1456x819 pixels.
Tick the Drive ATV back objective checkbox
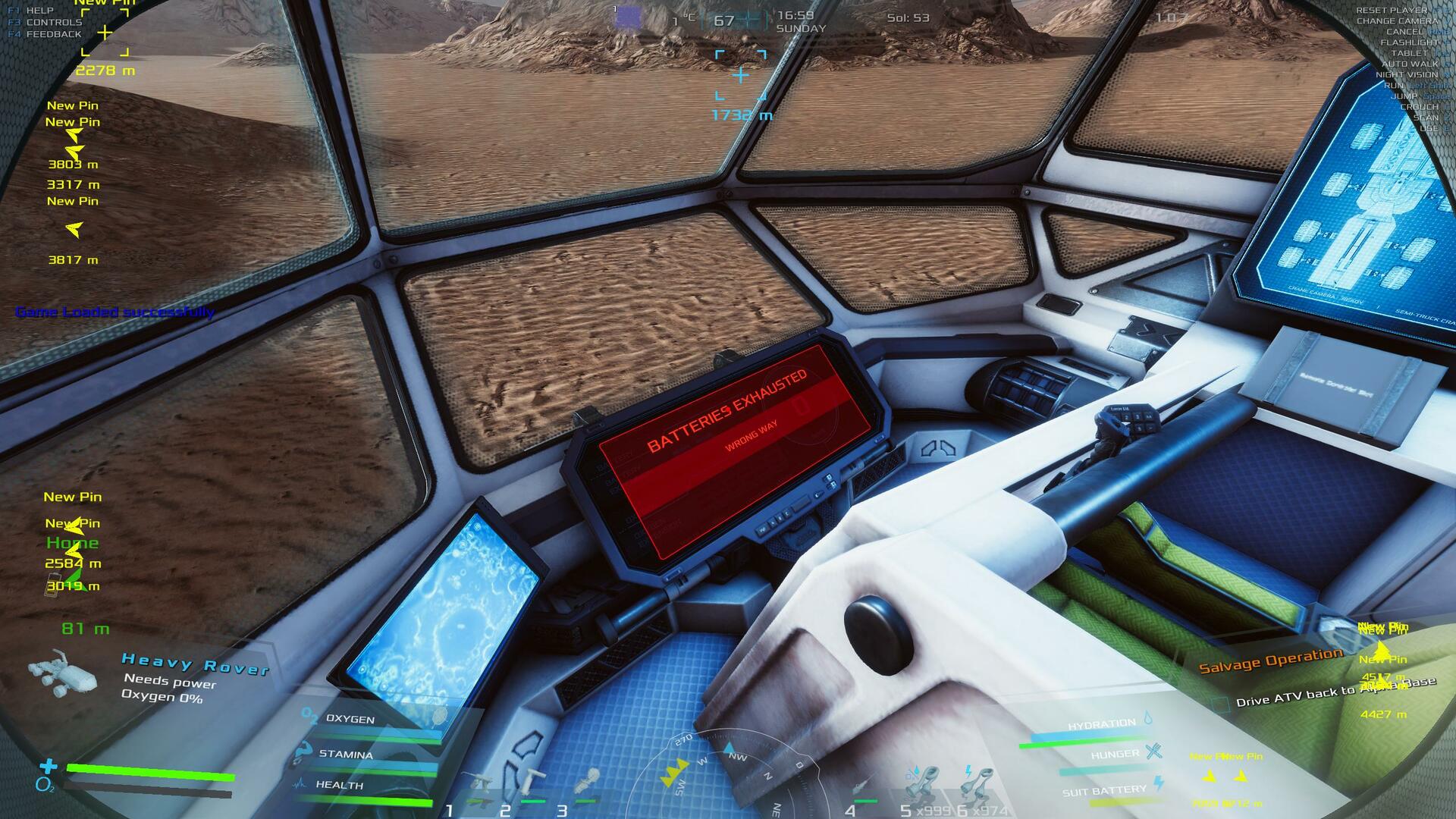(x=1220, y=704)
